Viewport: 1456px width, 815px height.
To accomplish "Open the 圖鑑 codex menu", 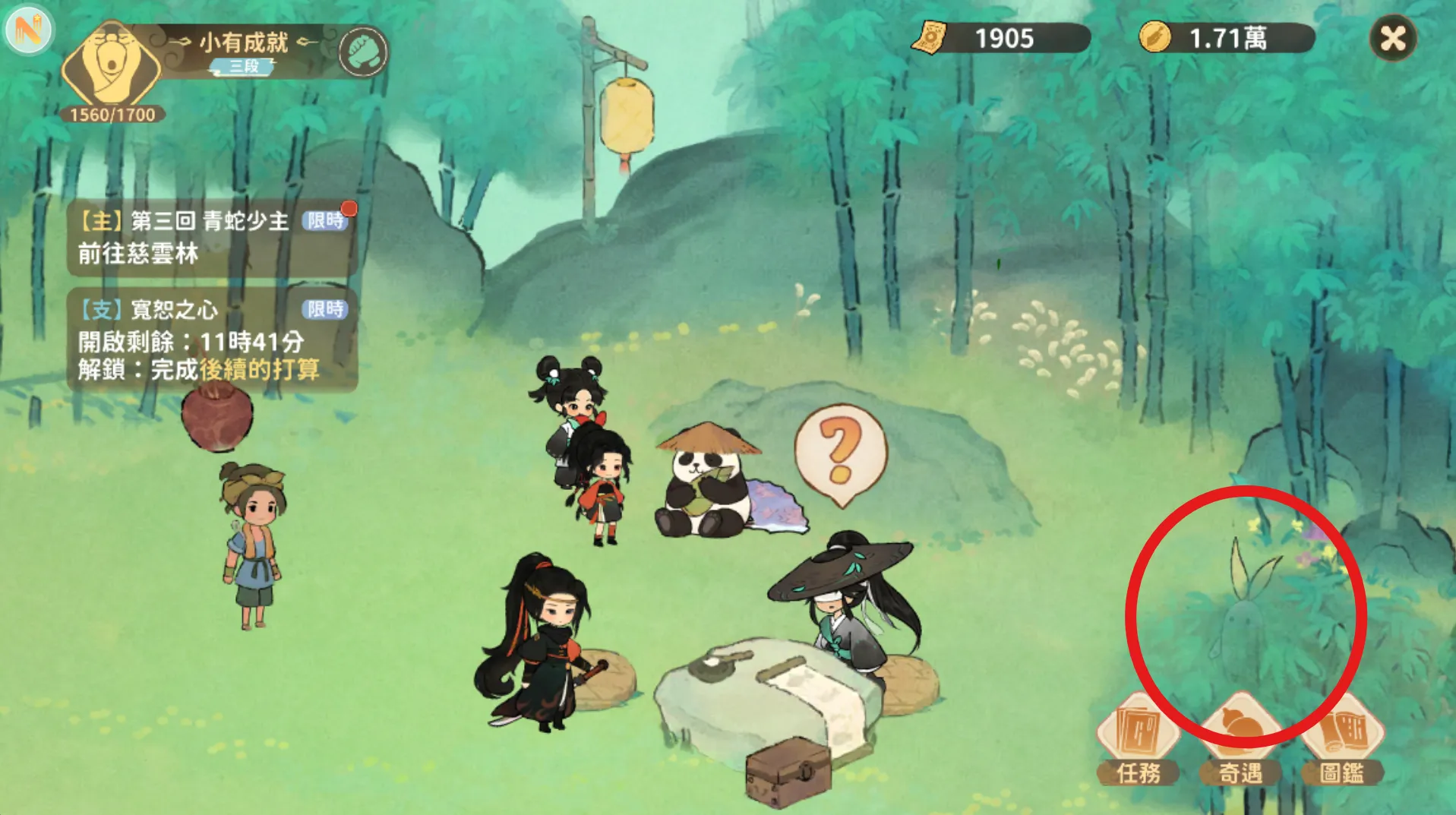I will click(1342, 741).
